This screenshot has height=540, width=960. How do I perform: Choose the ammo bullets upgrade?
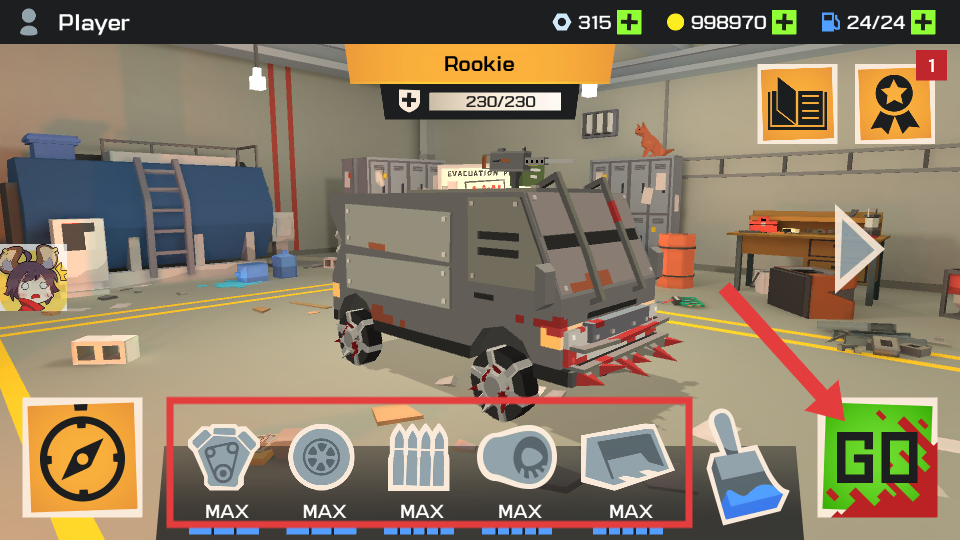click(x=418, y=457)
